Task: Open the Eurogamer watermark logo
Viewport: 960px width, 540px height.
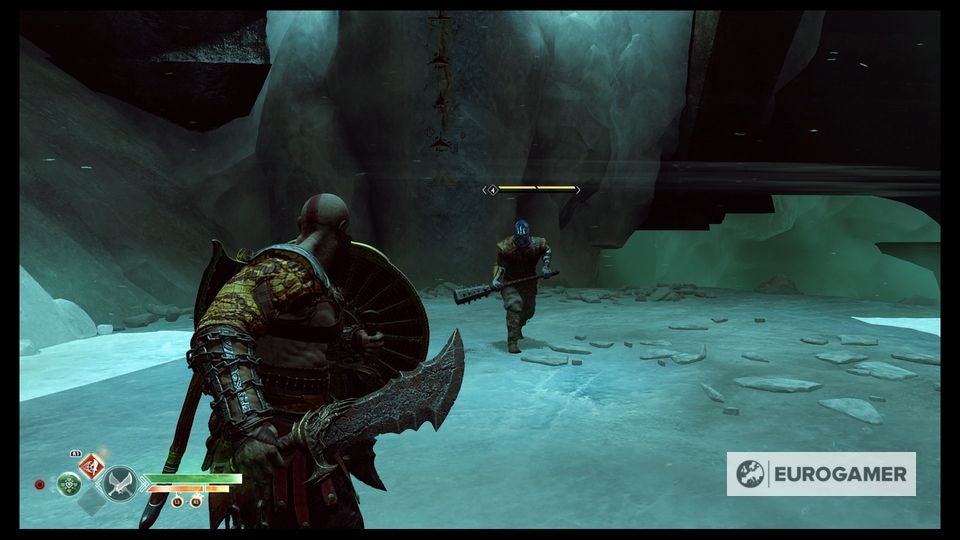Action: tap(821, 474)
